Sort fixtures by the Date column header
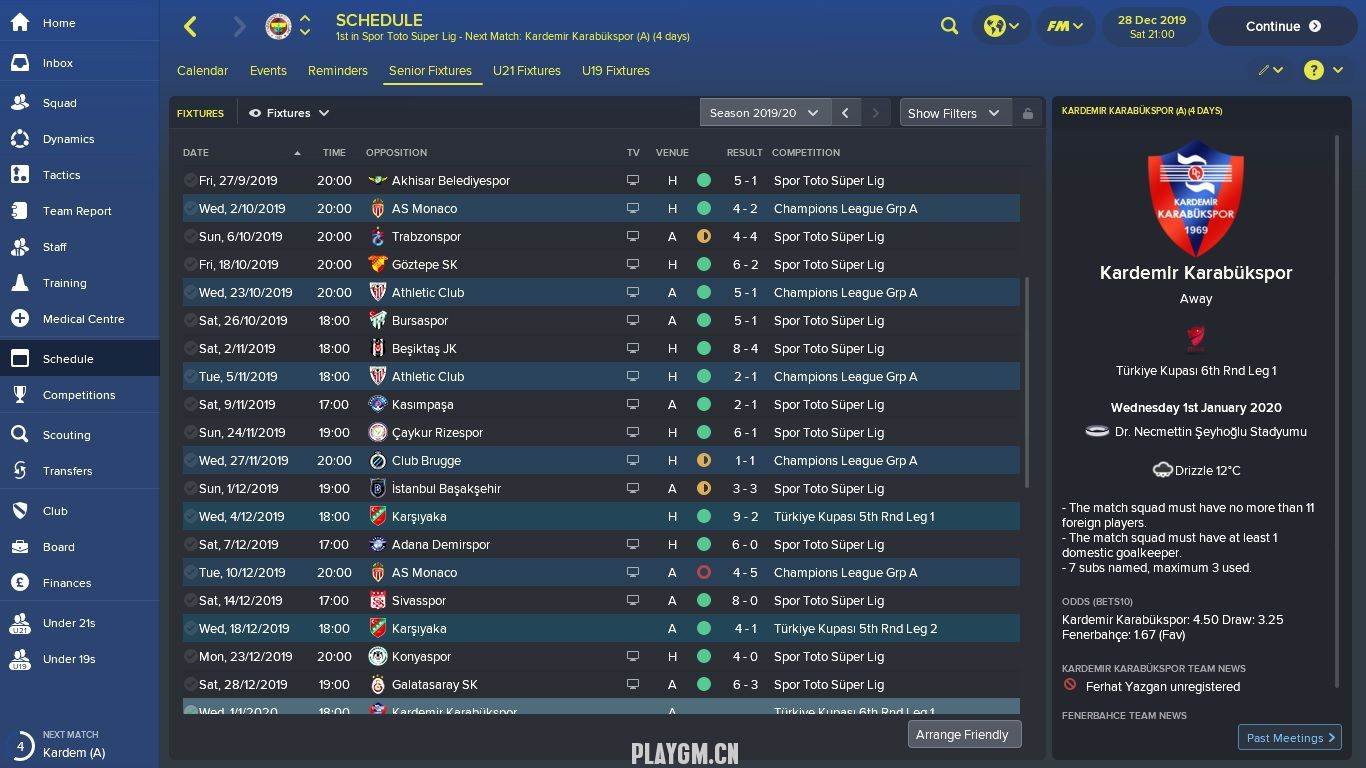The width and height of the screenshot is (1366, 768). [x=196, y=153]
